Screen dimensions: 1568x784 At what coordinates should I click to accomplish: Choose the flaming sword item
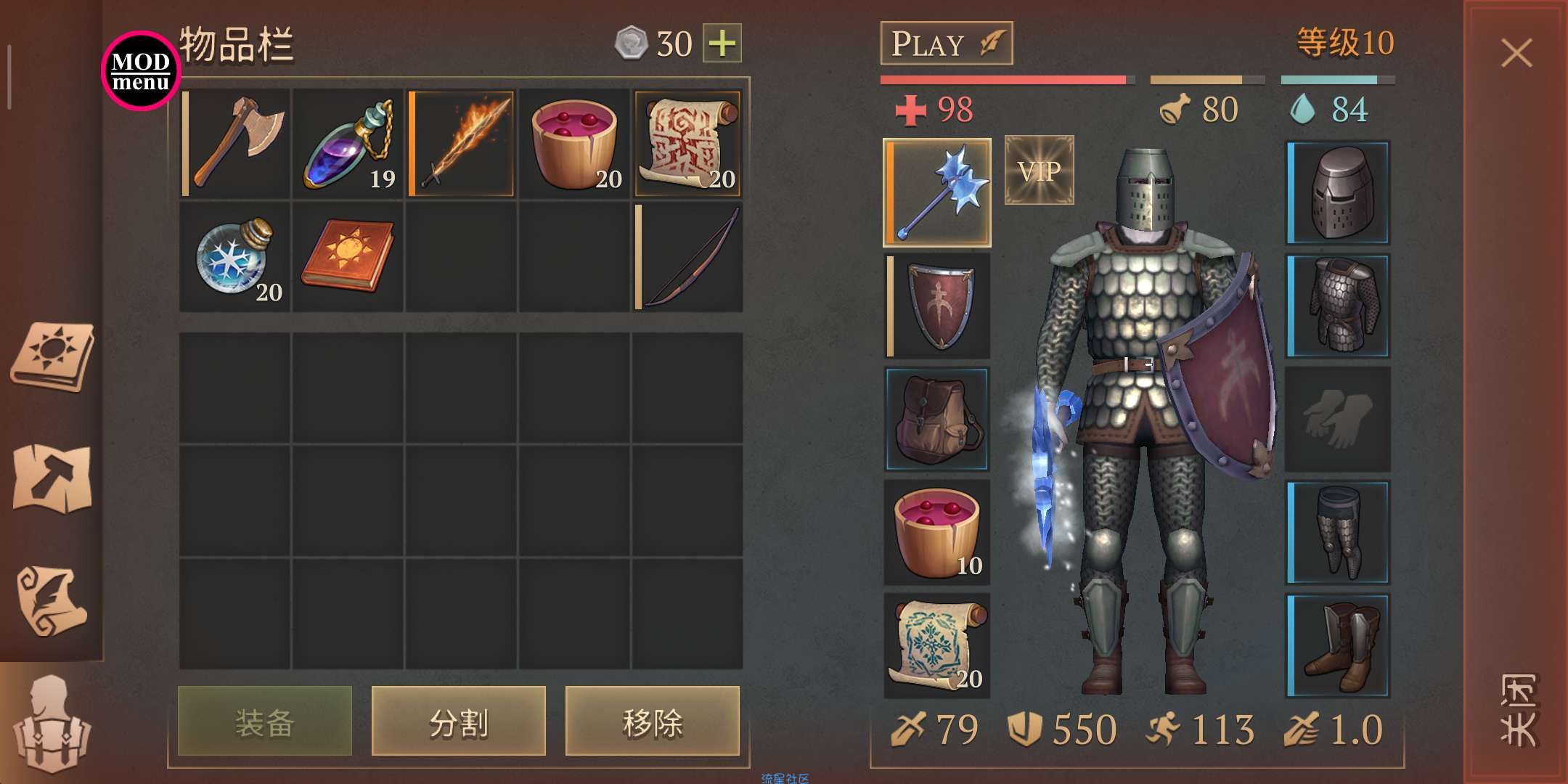462,143
